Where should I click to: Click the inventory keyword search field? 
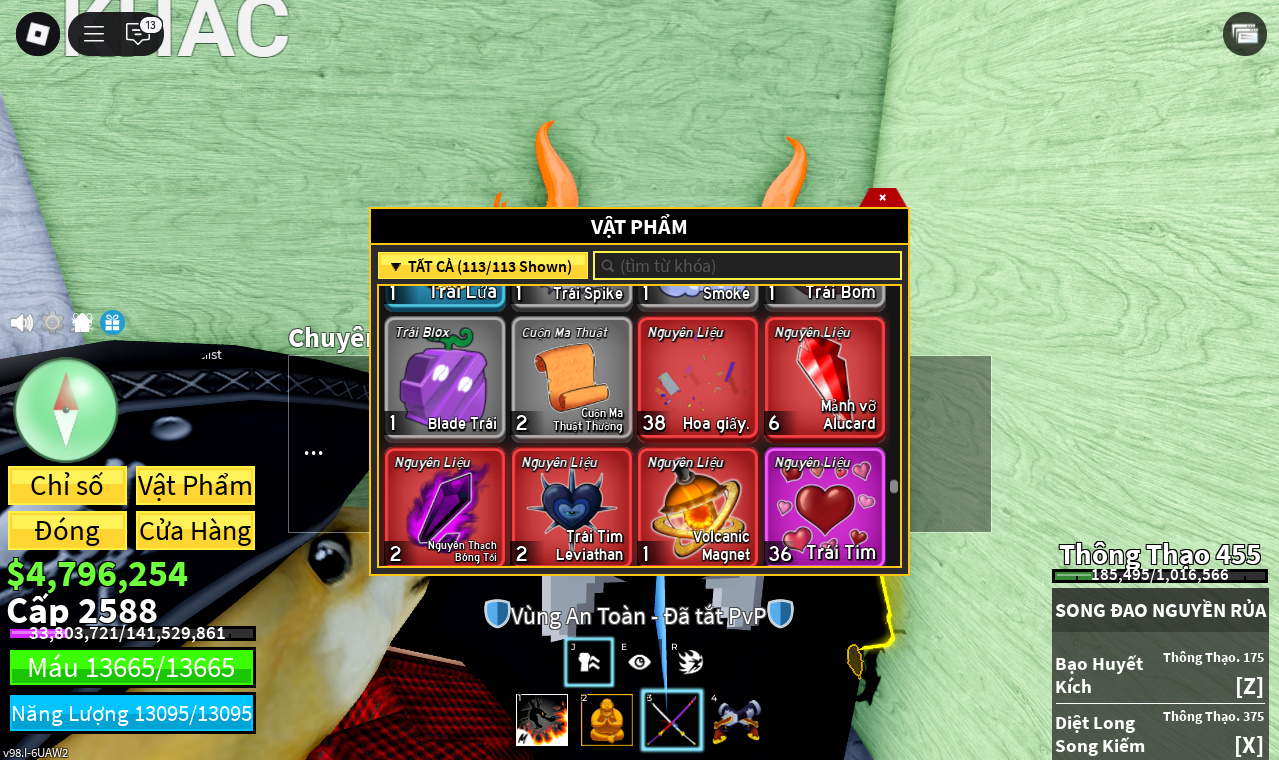point(748,266)
